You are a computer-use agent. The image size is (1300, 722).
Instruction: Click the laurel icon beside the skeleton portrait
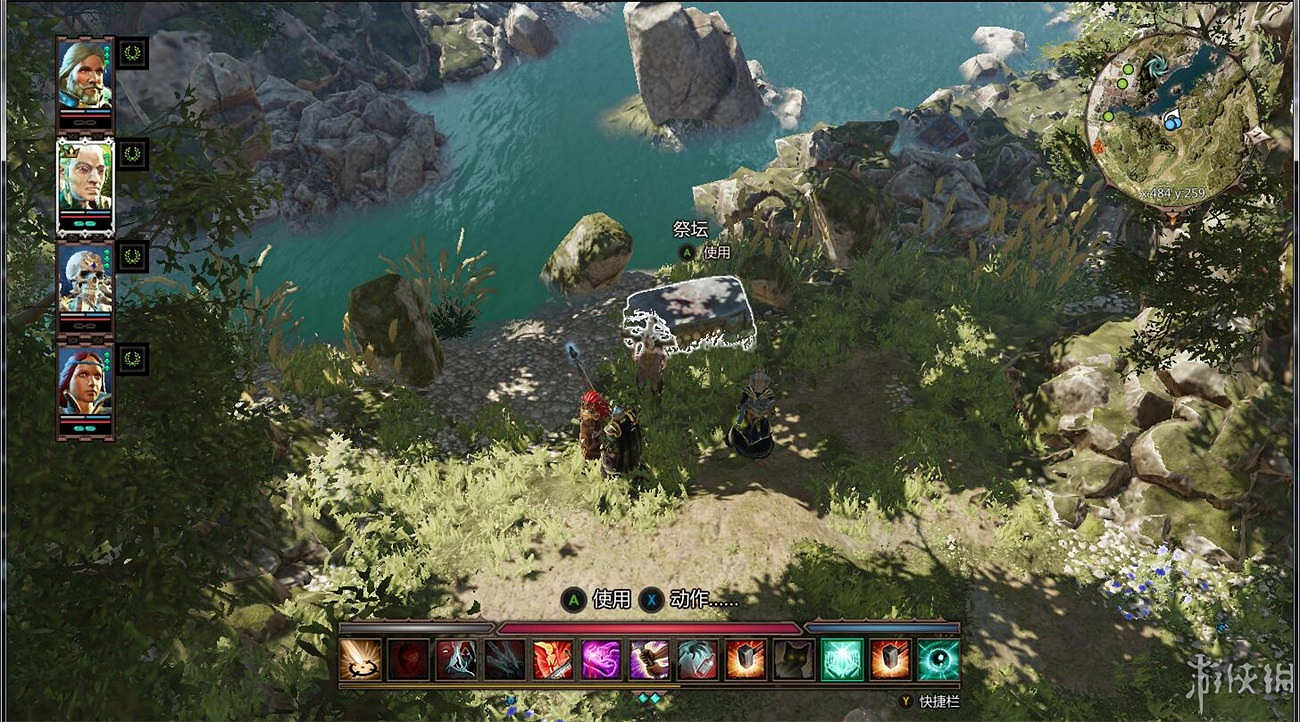(132, 257)
